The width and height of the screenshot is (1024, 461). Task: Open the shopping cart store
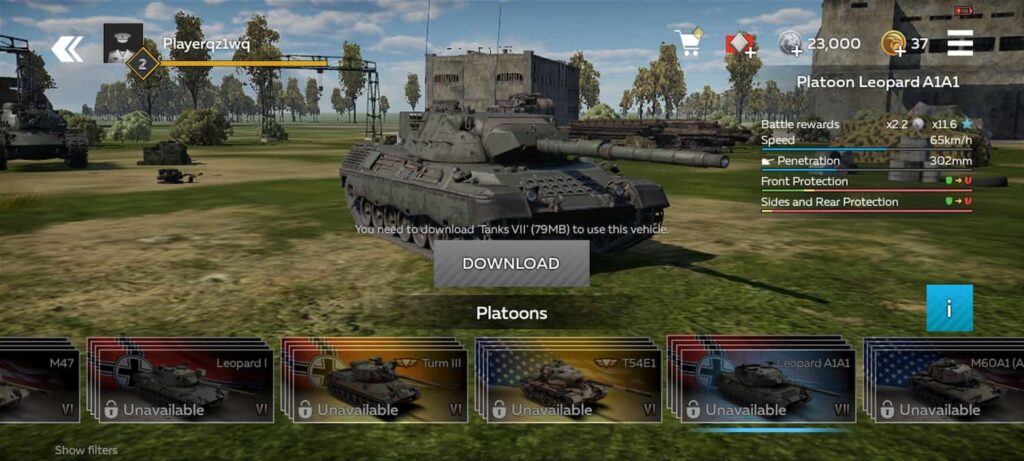(x=688, y=43)
